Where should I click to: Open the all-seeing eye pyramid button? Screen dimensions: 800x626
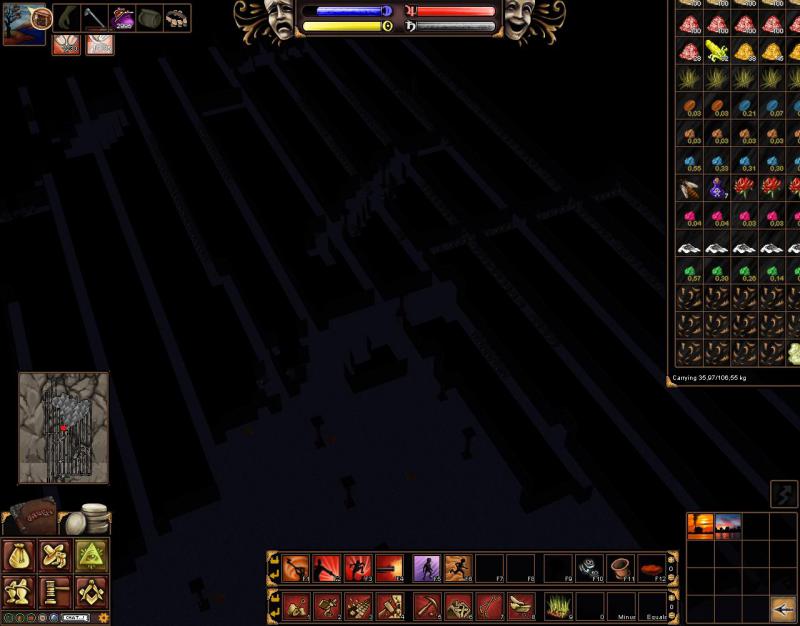(90, 556)
